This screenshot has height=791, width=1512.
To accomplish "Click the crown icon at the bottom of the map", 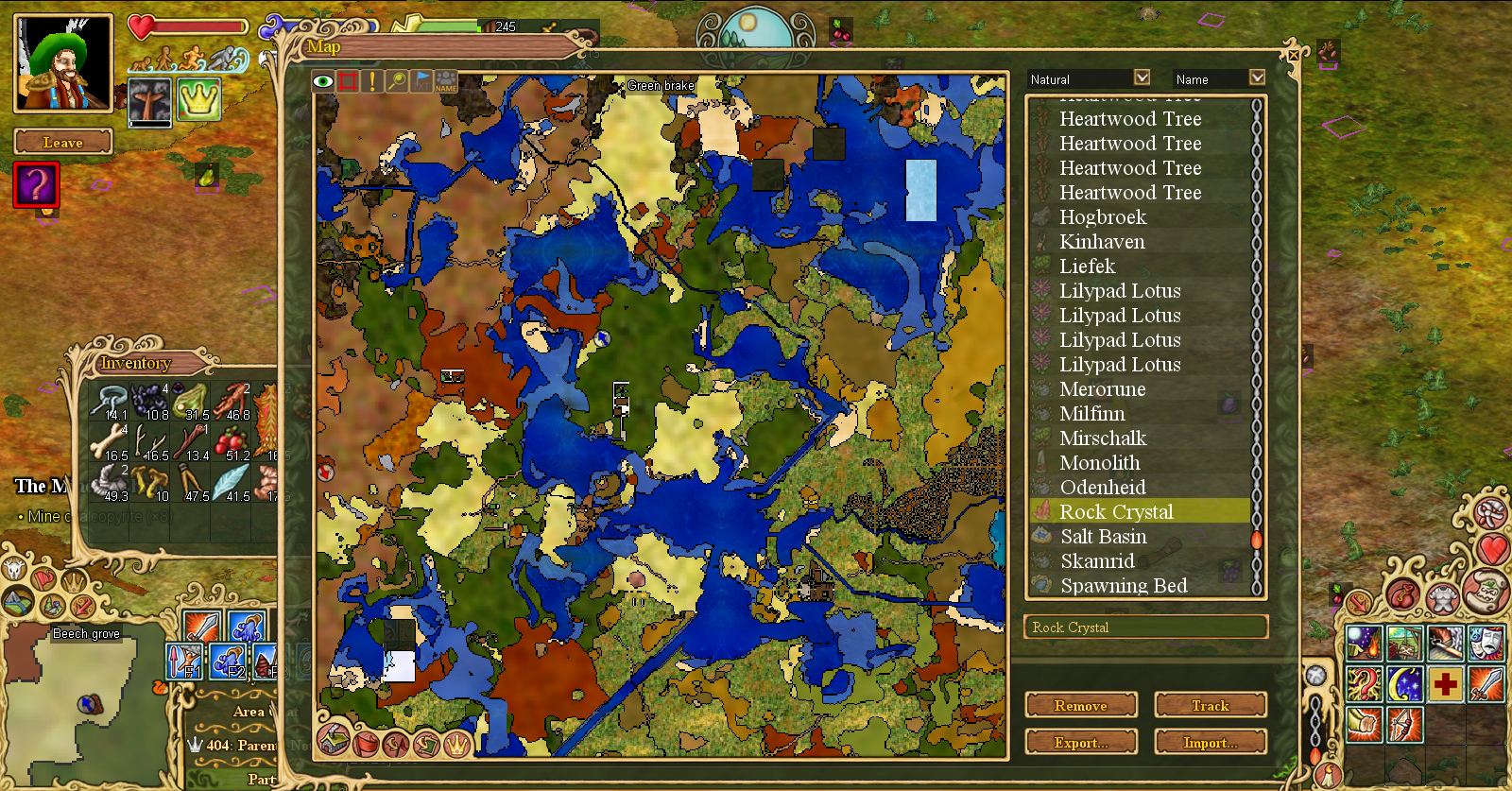I will tap(455, 745).
